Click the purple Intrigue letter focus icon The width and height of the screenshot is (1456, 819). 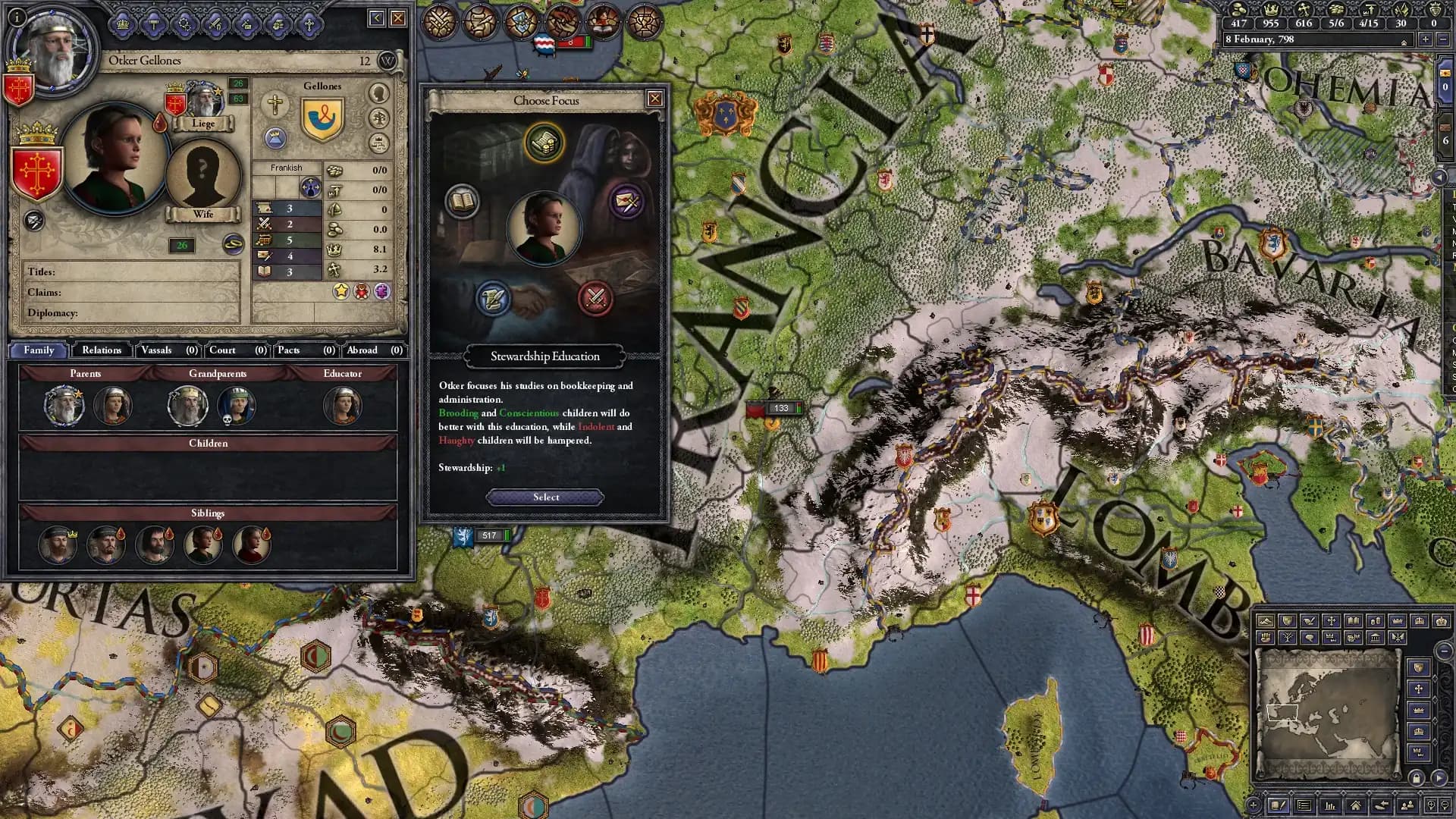[x=626, y=203]
